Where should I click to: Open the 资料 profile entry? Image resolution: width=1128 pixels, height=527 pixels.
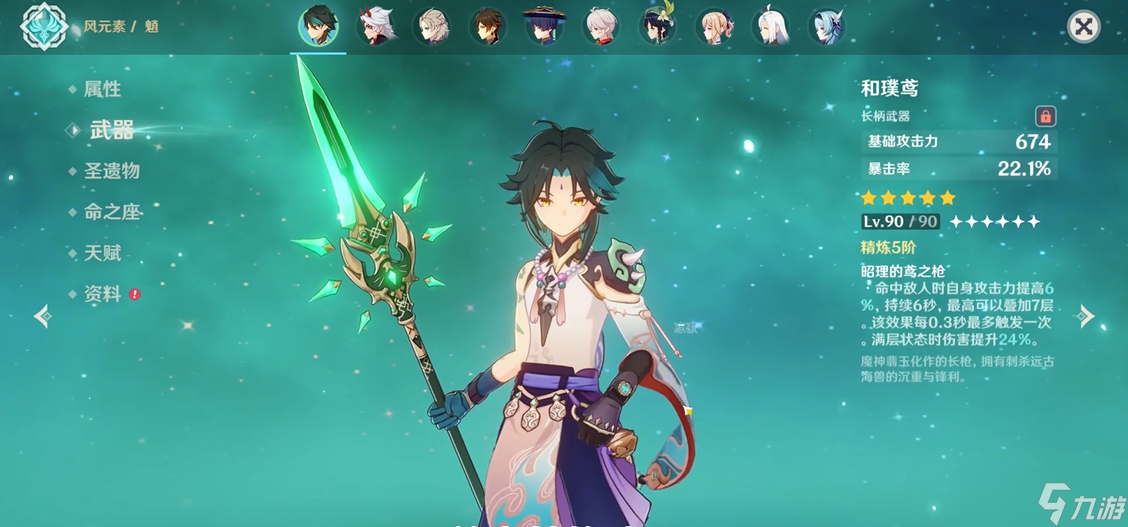(102, 294)
